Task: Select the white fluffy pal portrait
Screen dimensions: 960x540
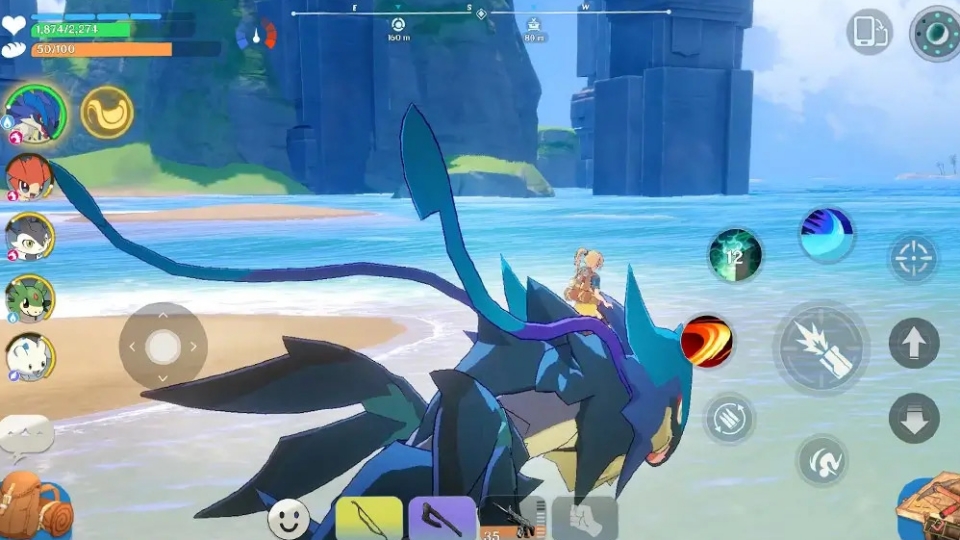Action: click(x=30, y=357)
